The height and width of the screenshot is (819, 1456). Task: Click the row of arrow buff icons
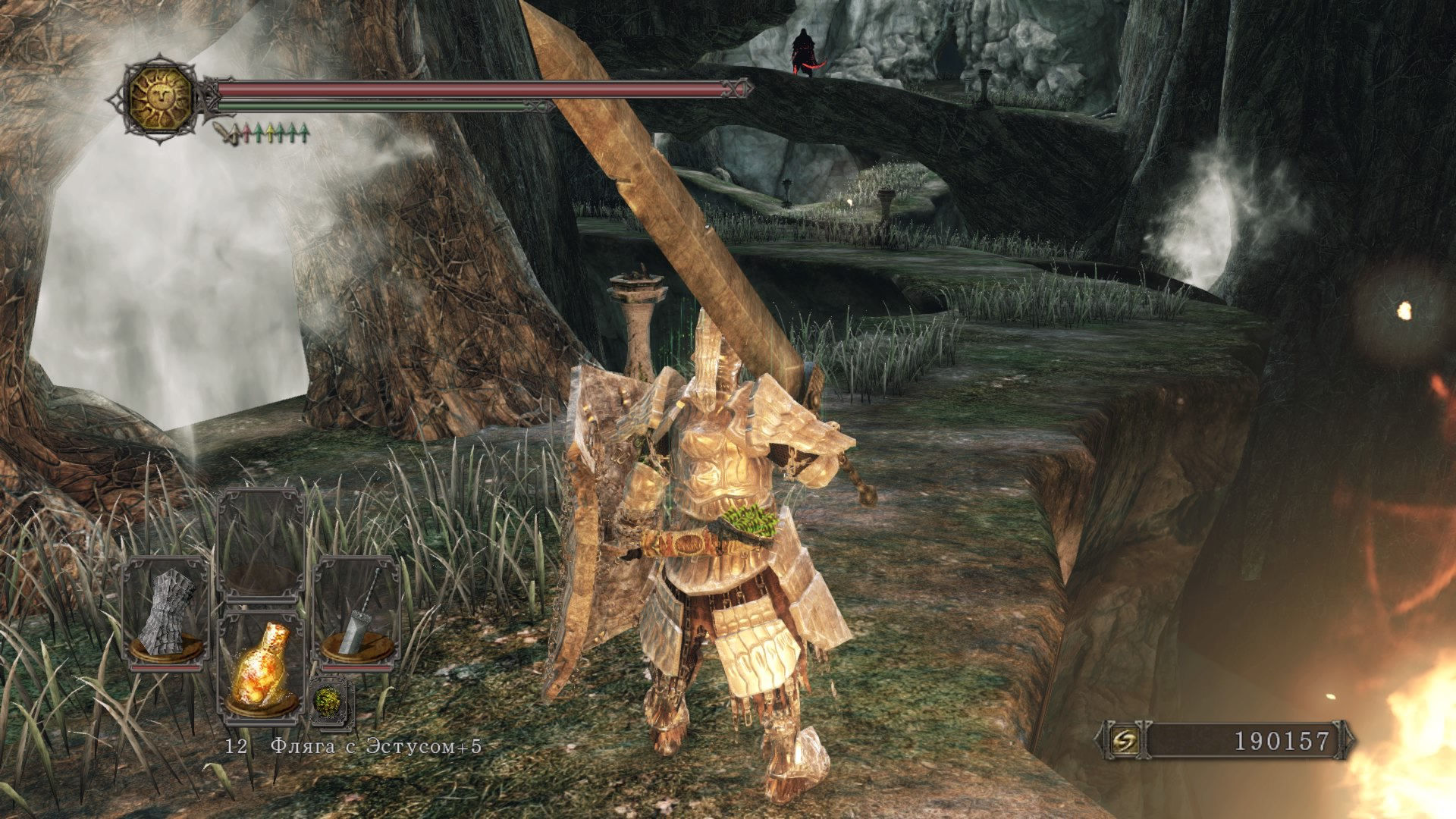pos(262,133)
